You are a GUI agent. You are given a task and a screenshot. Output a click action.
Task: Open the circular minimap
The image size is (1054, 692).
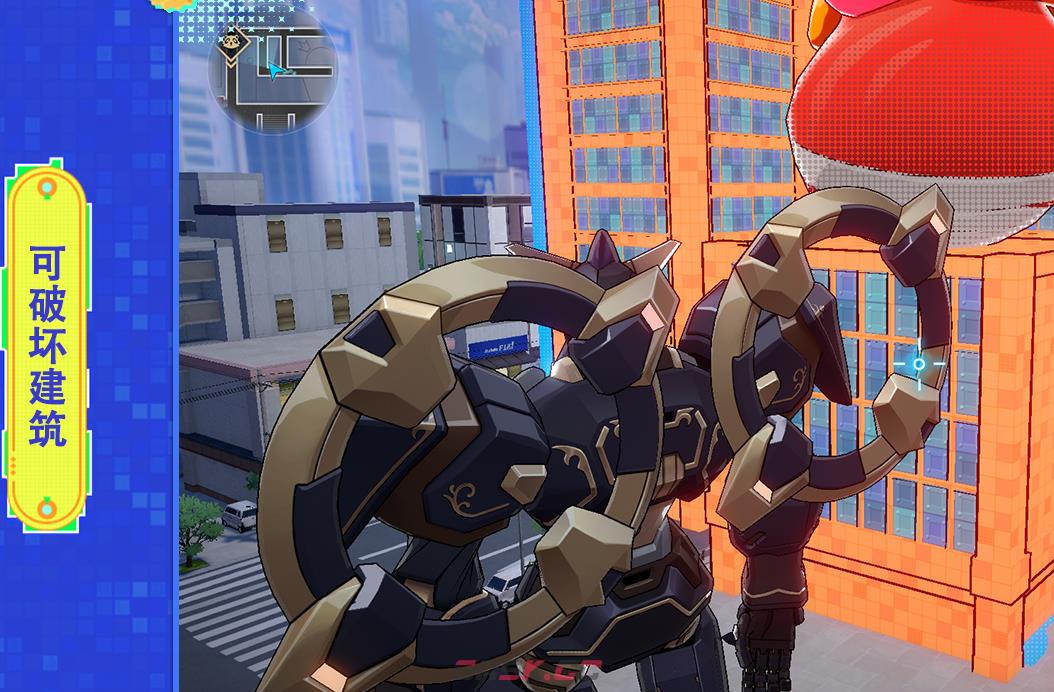pos(272,68)
